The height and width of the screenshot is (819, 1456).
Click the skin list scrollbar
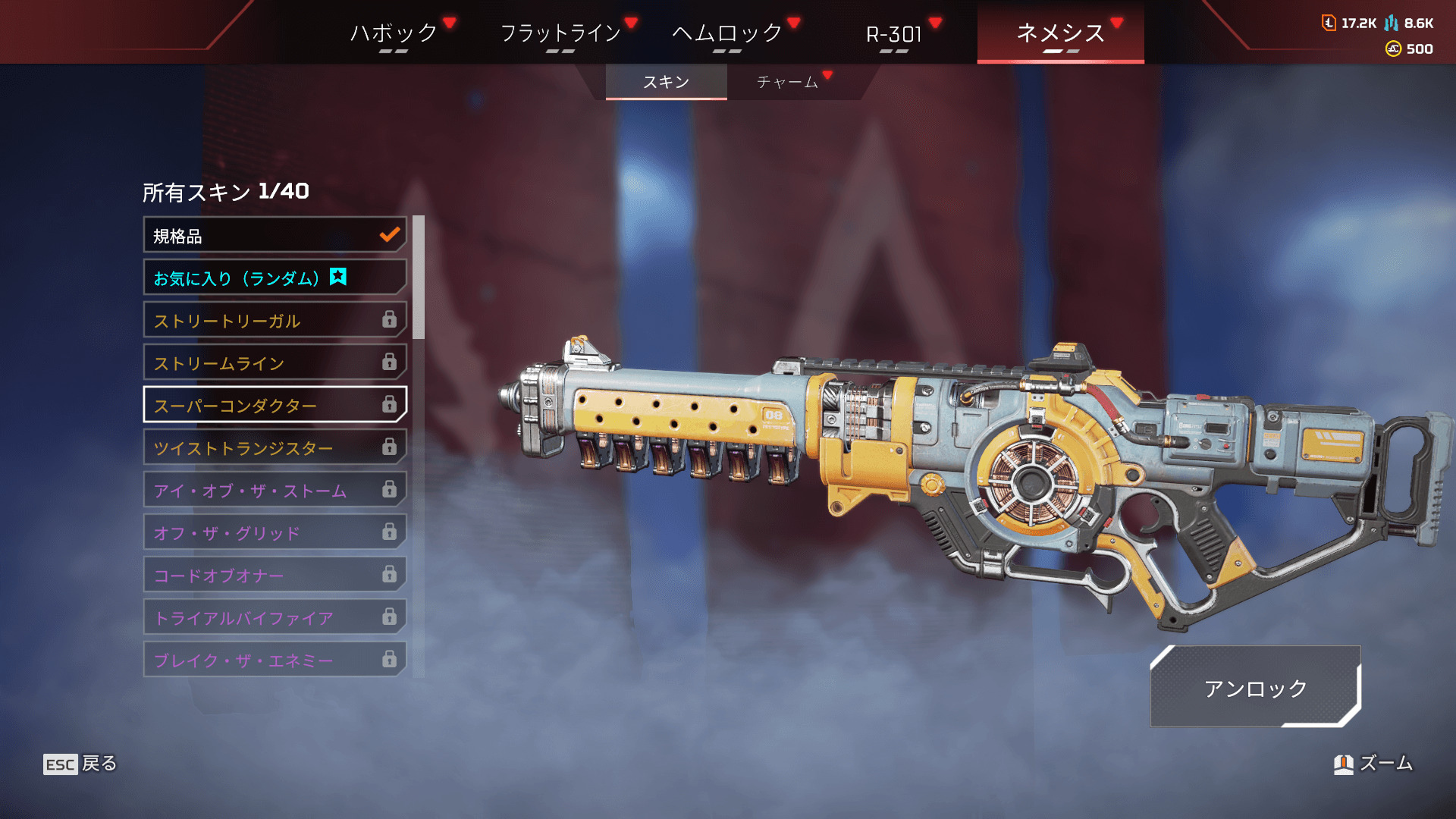pyautogui.click(x=419, y=278)
